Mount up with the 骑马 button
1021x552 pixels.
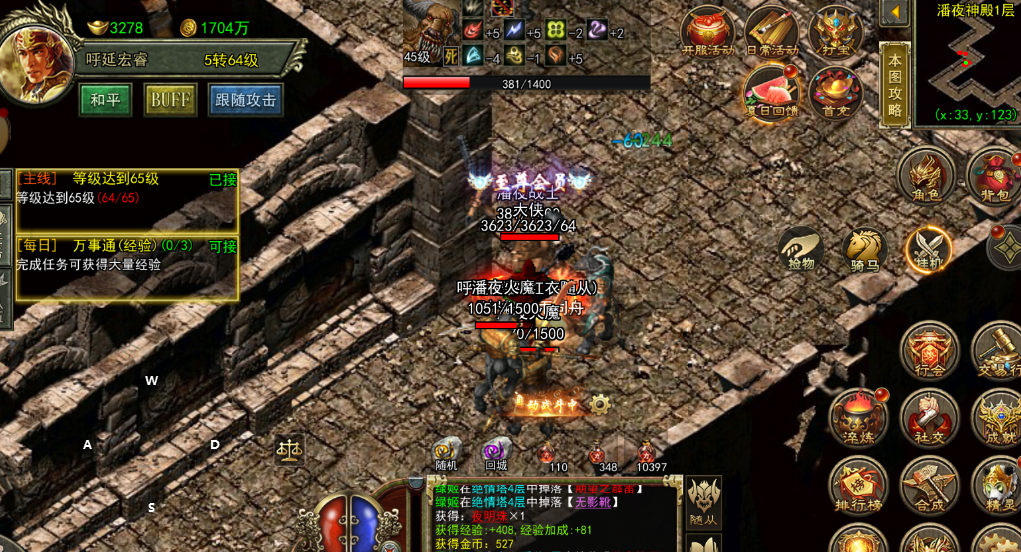click(x=865, y=249)
